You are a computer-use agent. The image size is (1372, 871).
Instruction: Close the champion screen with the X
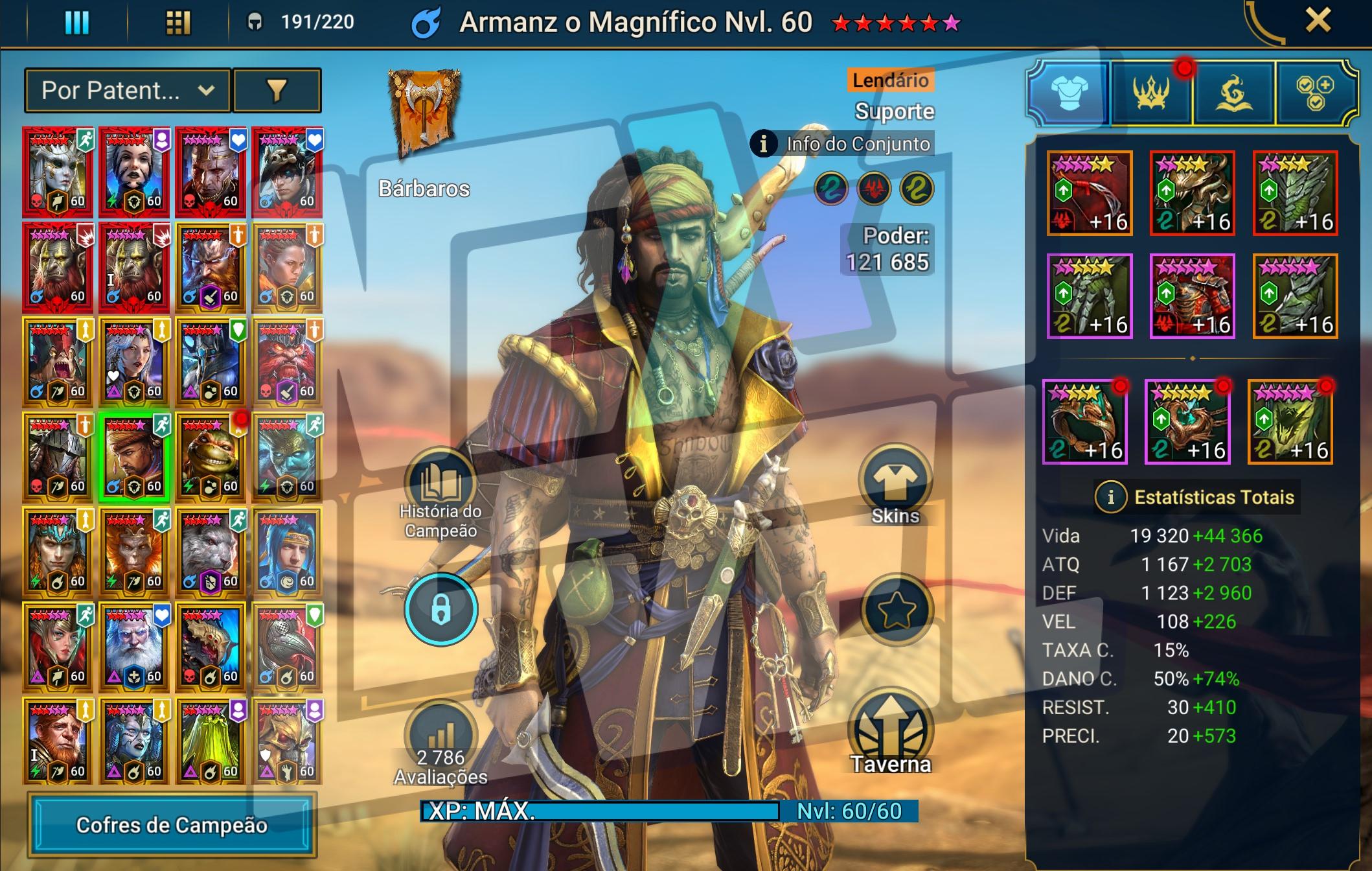click(1318, 21)
